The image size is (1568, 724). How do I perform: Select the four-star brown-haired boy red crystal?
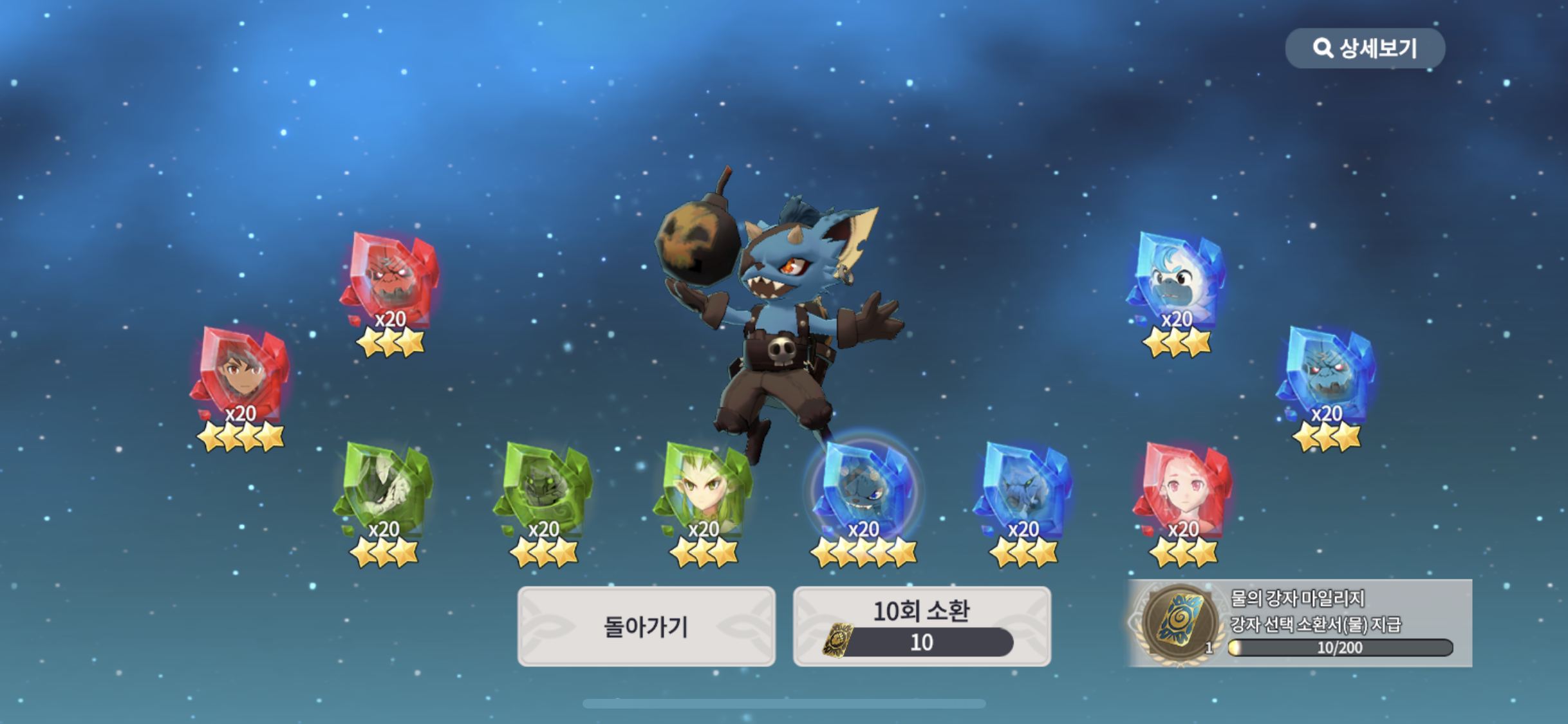point(240,373)
